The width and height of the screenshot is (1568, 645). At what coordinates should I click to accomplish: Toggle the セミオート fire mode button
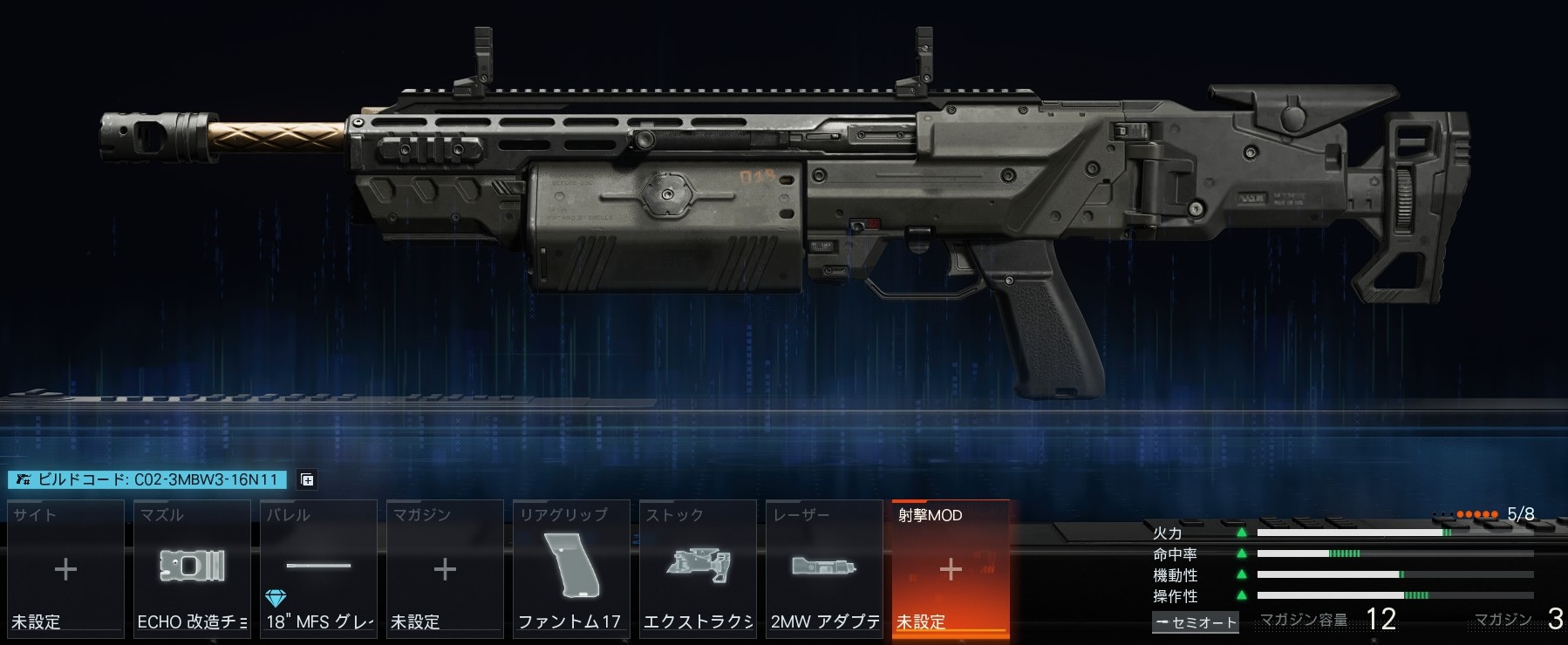click(1196, 622)
